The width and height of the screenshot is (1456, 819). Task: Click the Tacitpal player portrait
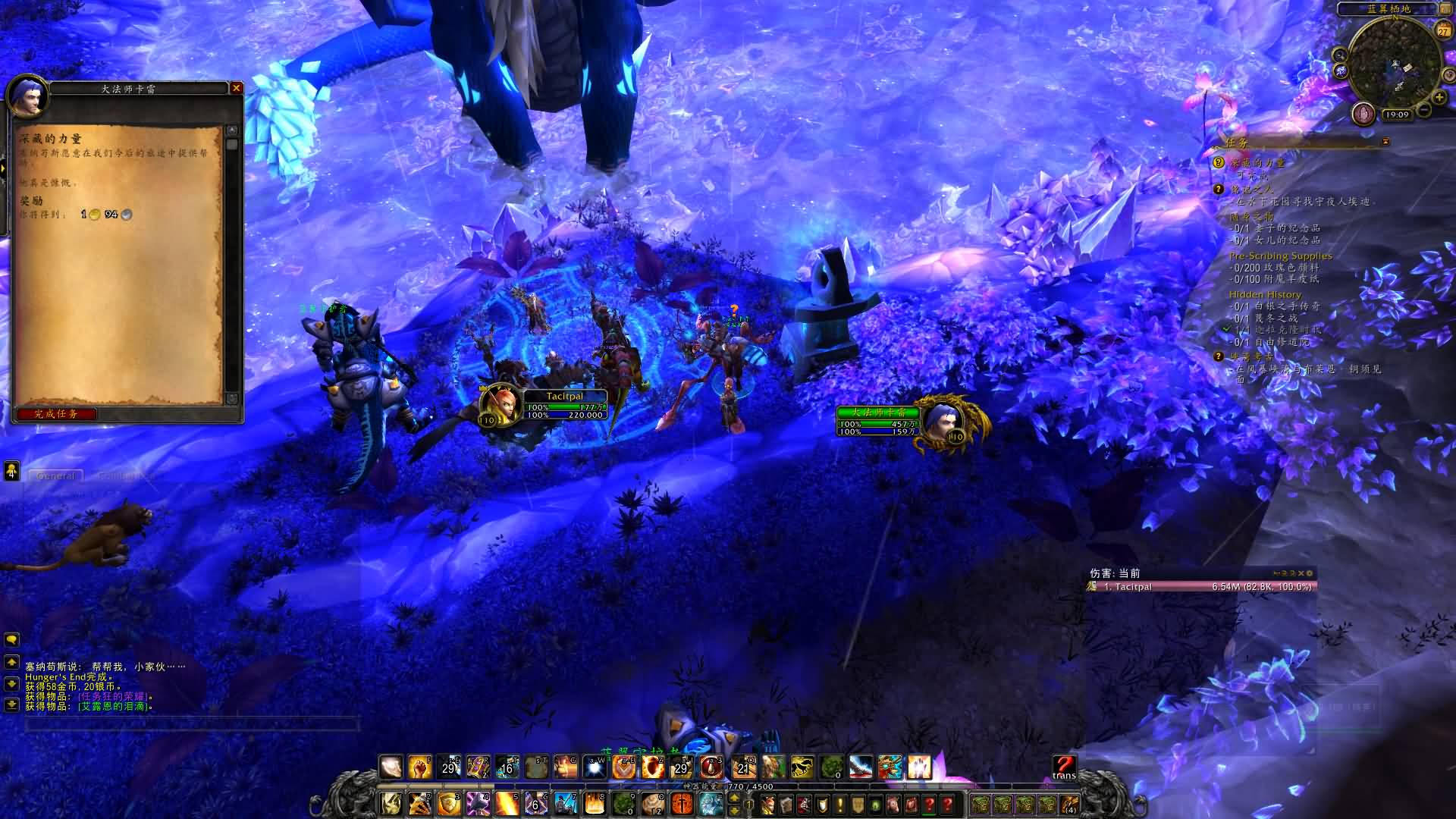click(x=500, y=403)
